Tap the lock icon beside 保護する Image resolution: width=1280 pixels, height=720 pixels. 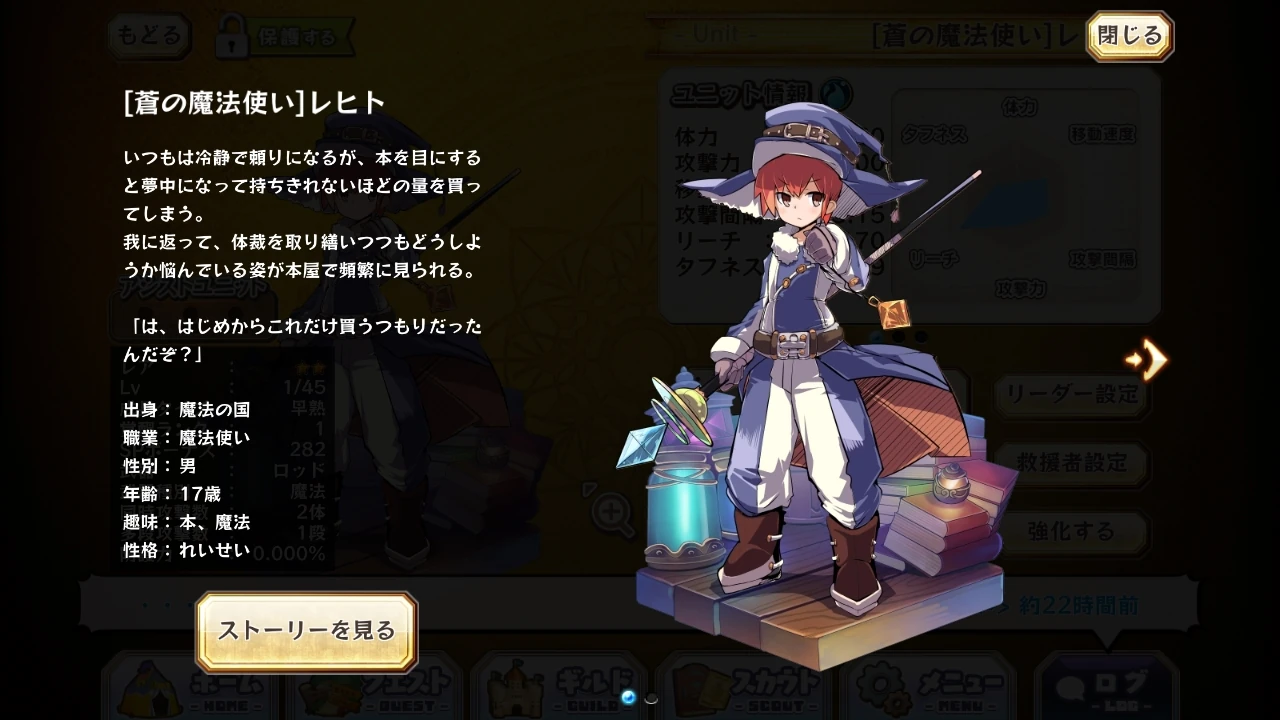pos(232,37)
